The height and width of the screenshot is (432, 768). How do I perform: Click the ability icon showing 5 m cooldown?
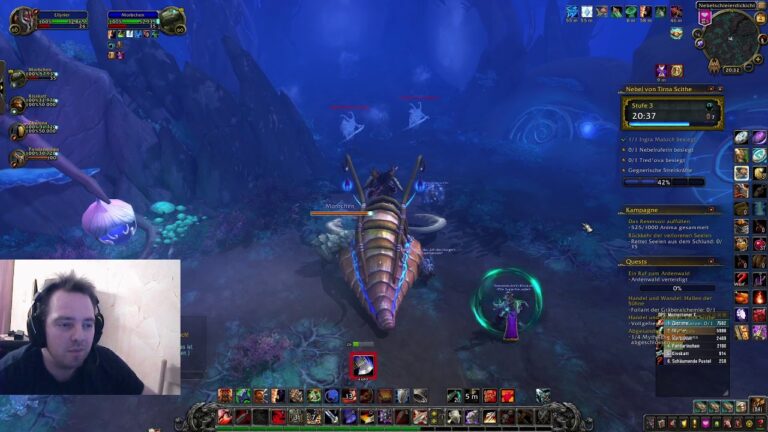click(471, 396)
